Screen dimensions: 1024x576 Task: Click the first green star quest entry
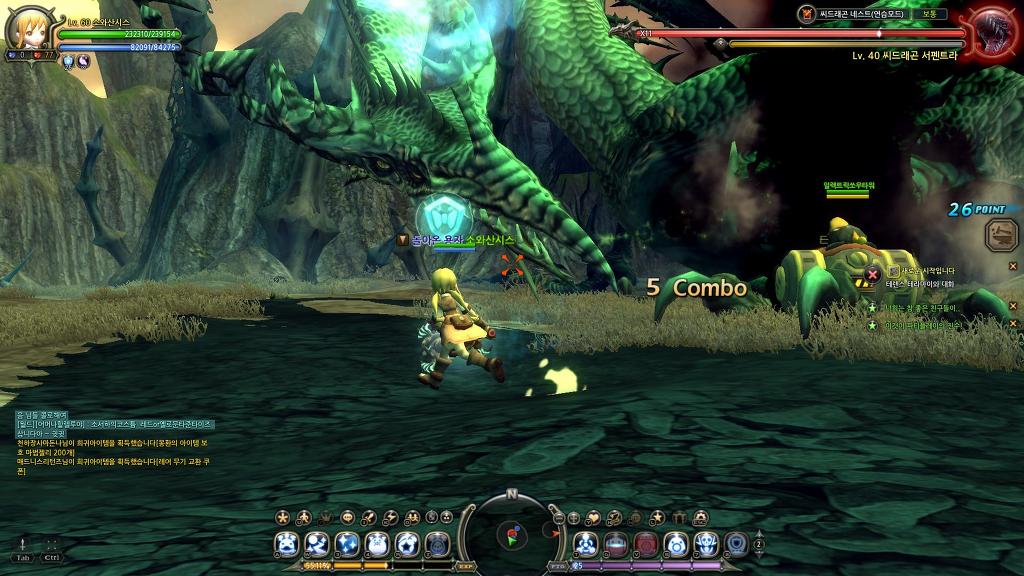click(872, 308)
